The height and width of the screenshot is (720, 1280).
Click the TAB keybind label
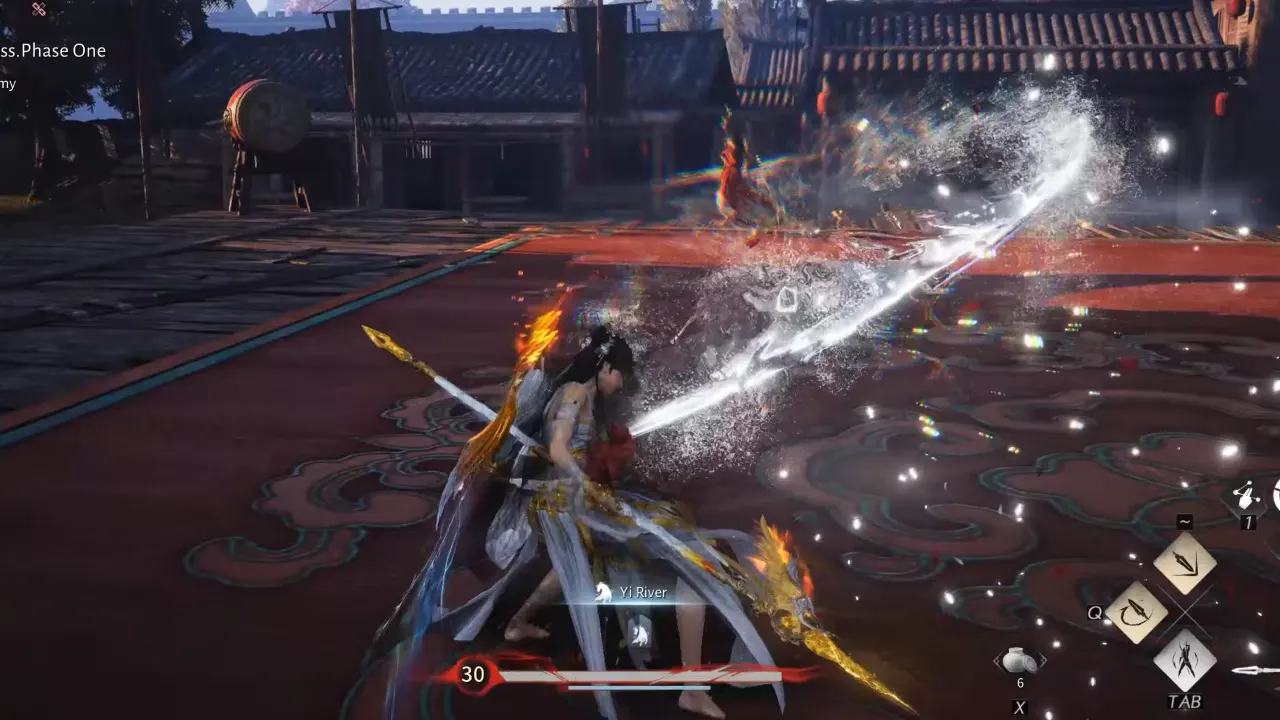click(1184, 700)
